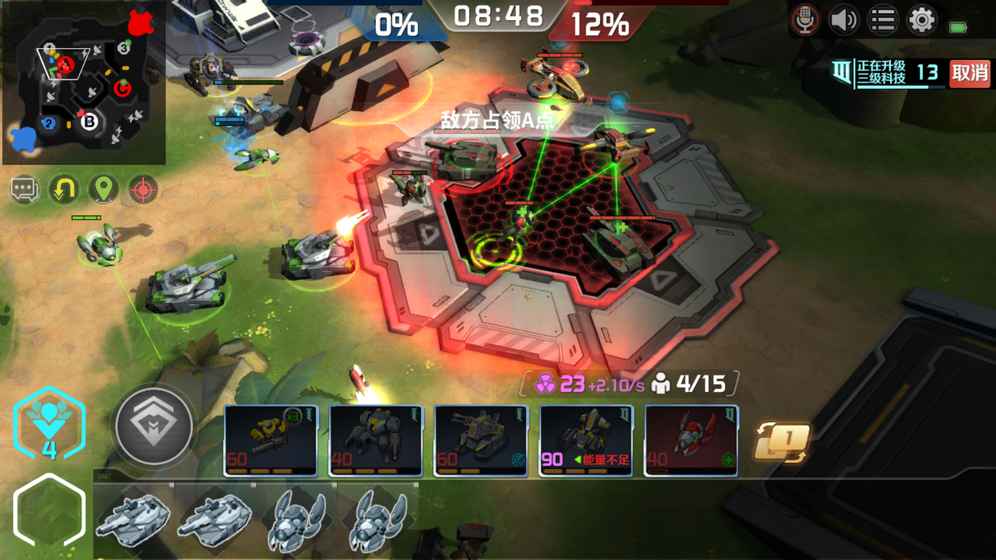Place a green location pin marker
This screenshot has height=560, width=996.
(103, 189)
